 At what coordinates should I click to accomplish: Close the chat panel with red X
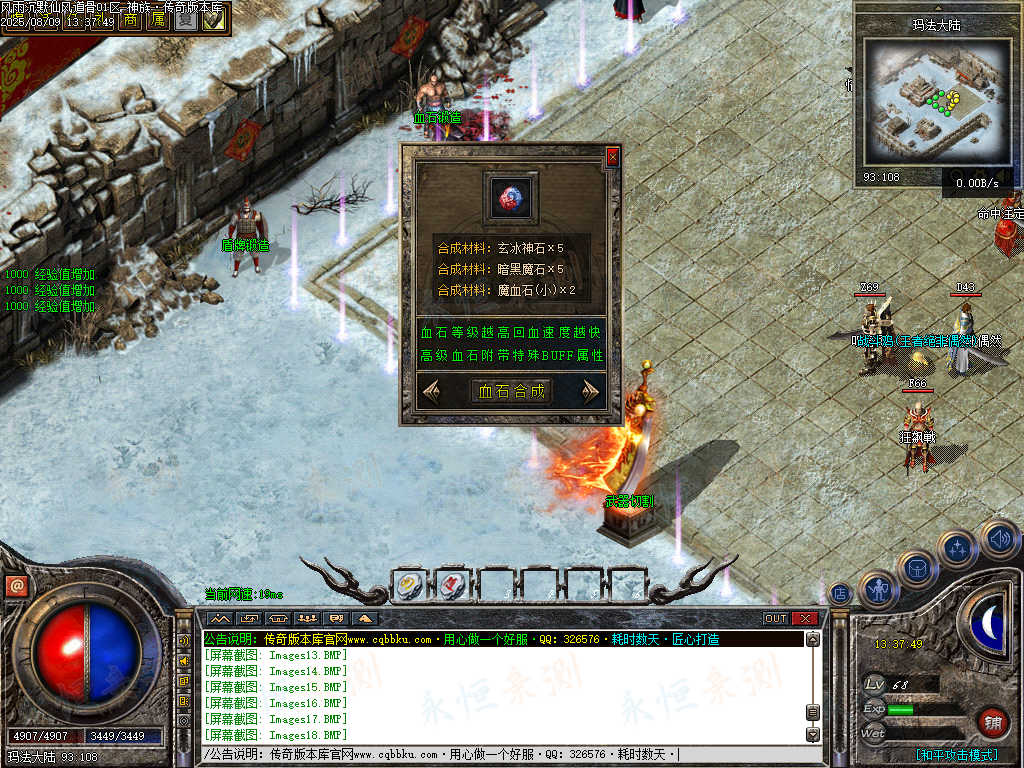point(804,618)
